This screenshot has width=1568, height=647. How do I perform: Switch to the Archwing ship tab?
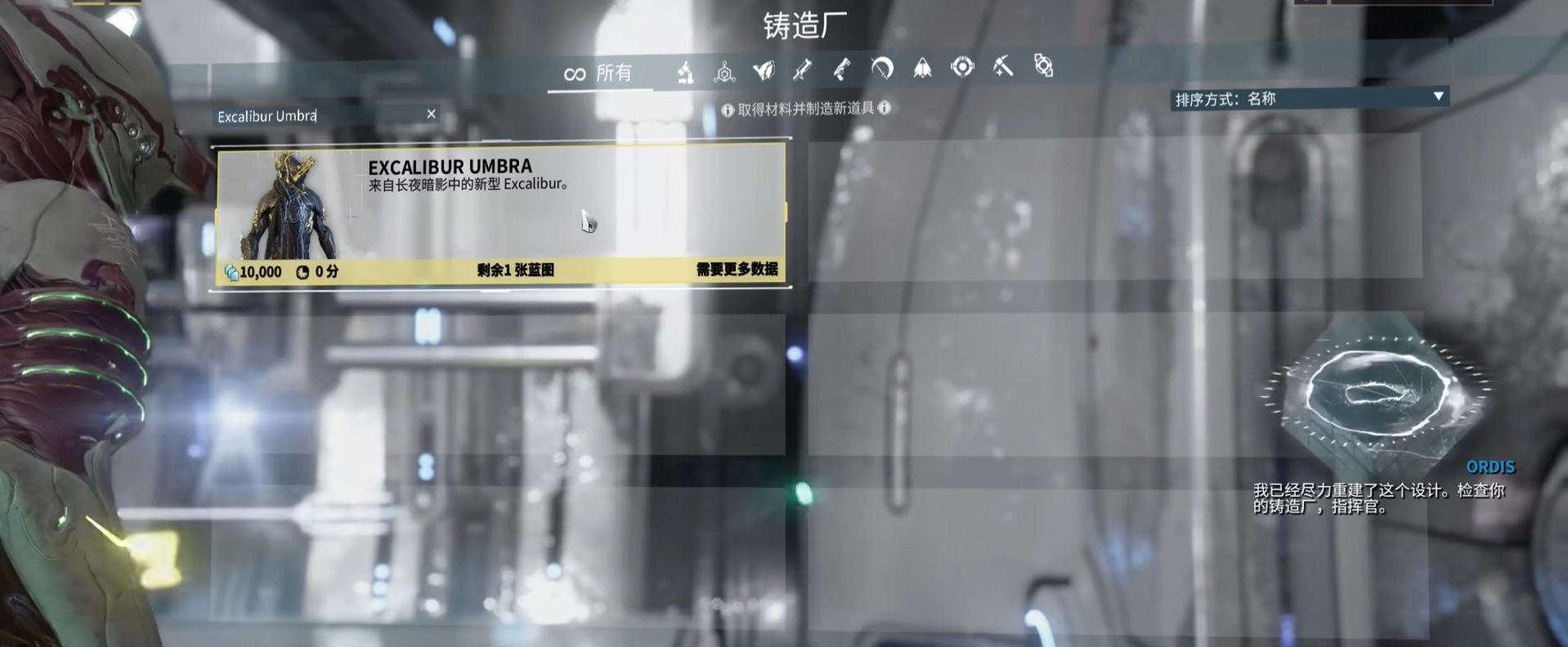pos(922,68)
